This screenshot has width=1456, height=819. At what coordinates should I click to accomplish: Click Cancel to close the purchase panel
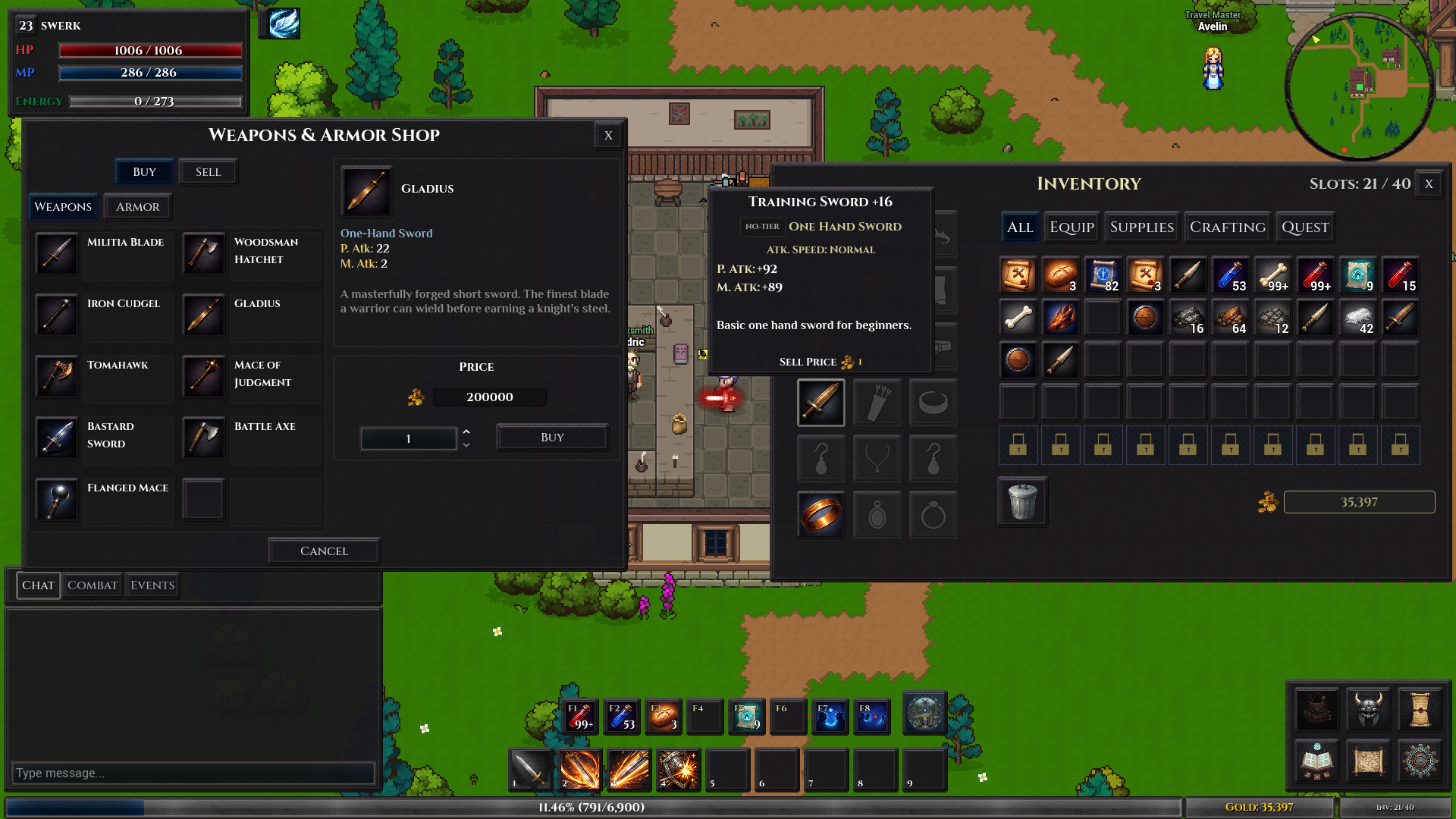coord(323,550)
